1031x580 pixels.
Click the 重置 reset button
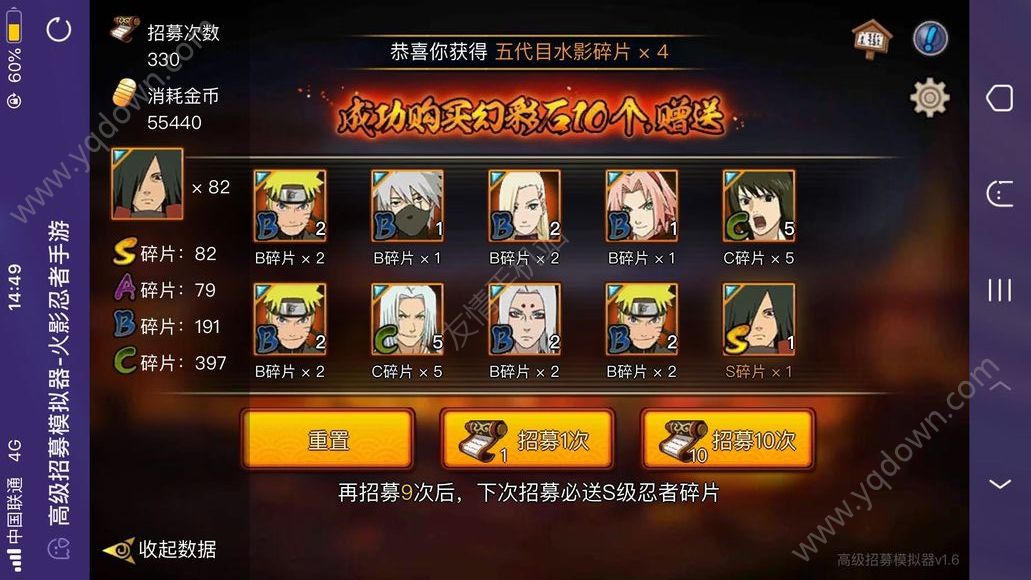327,439
